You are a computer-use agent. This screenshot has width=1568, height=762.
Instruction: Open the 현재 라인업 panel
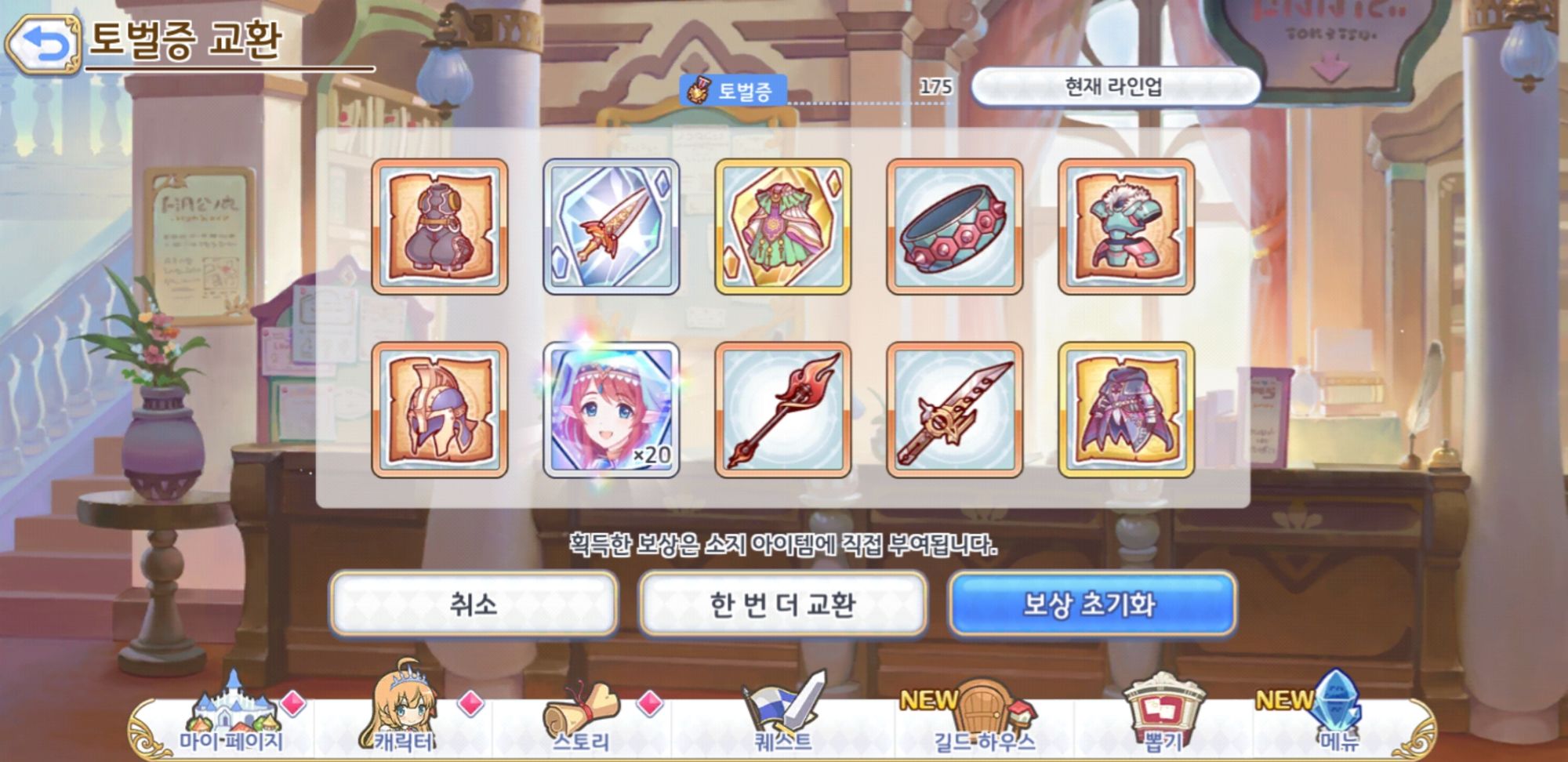tap(1112, 89)
